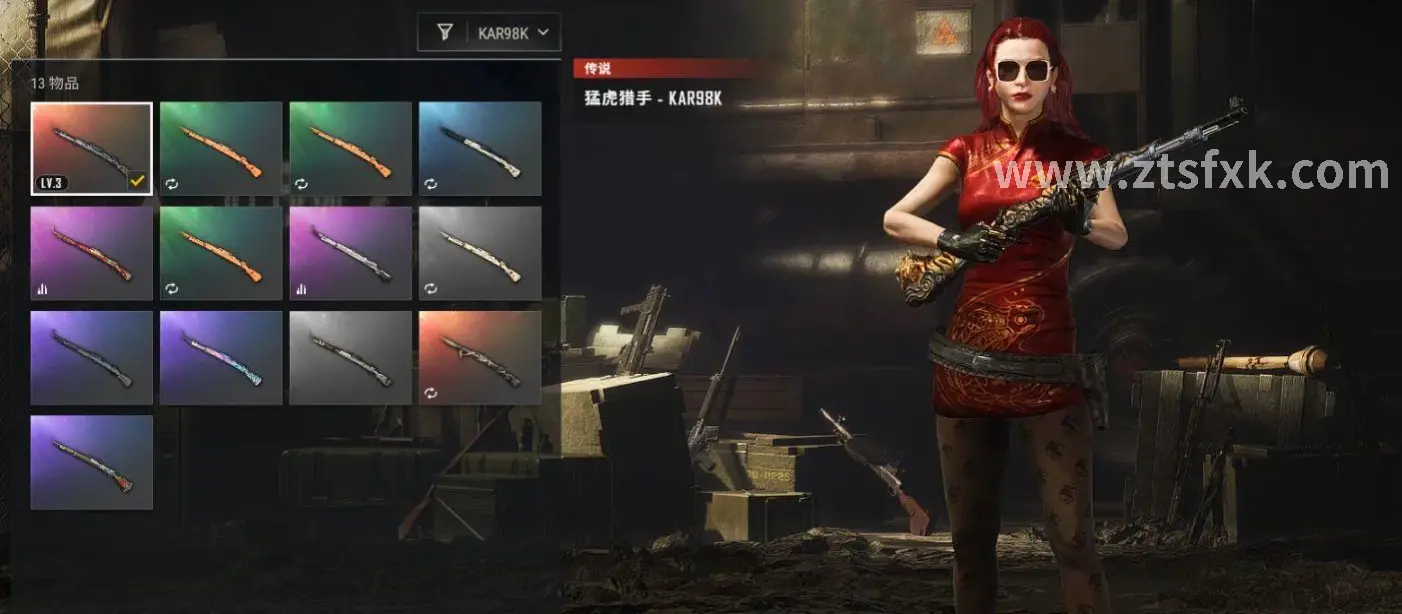
Task: Select the purple tile with silver-white rifle
Action: (351, 253)
